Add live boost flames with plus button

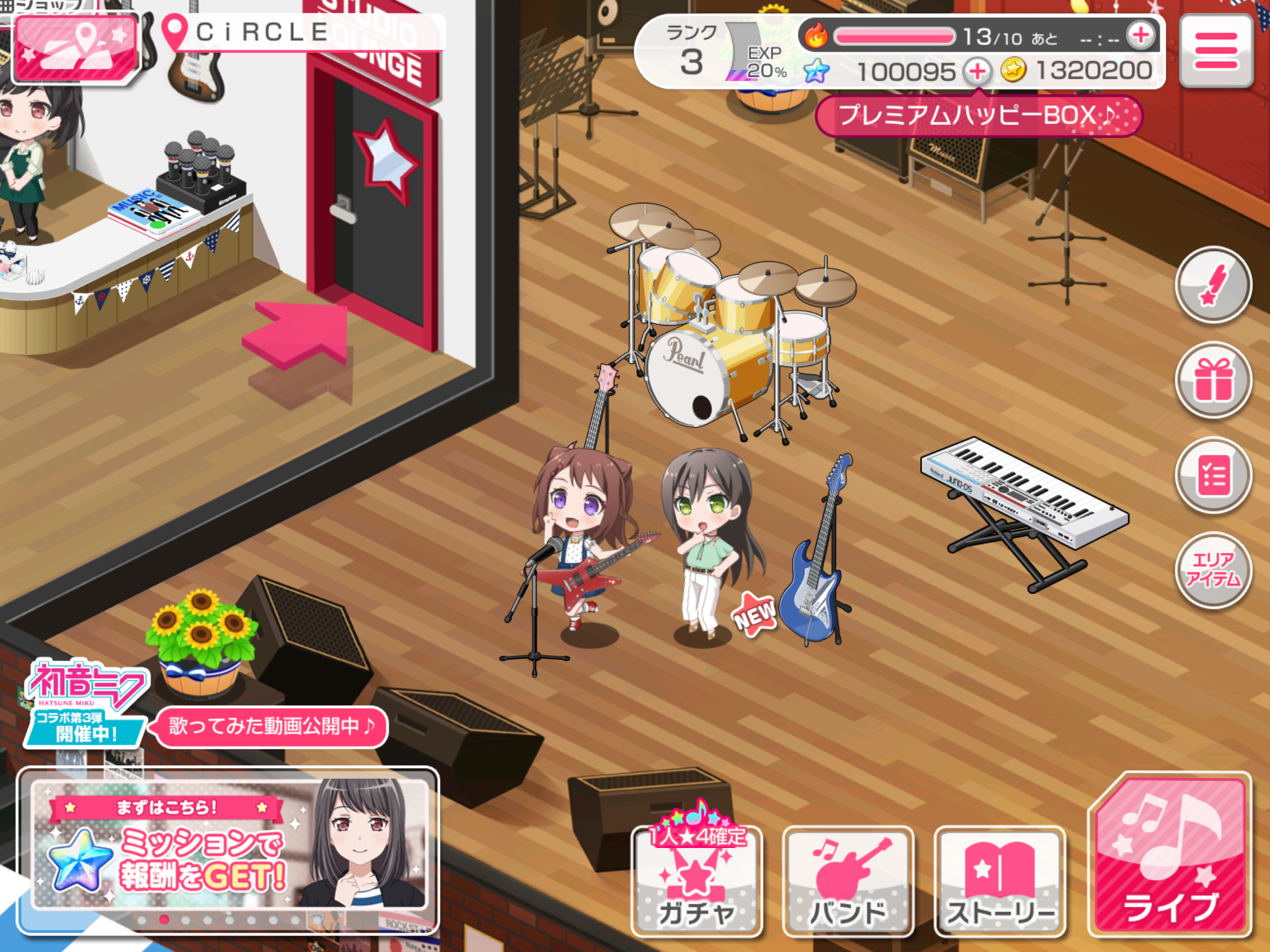(1141, 35)
